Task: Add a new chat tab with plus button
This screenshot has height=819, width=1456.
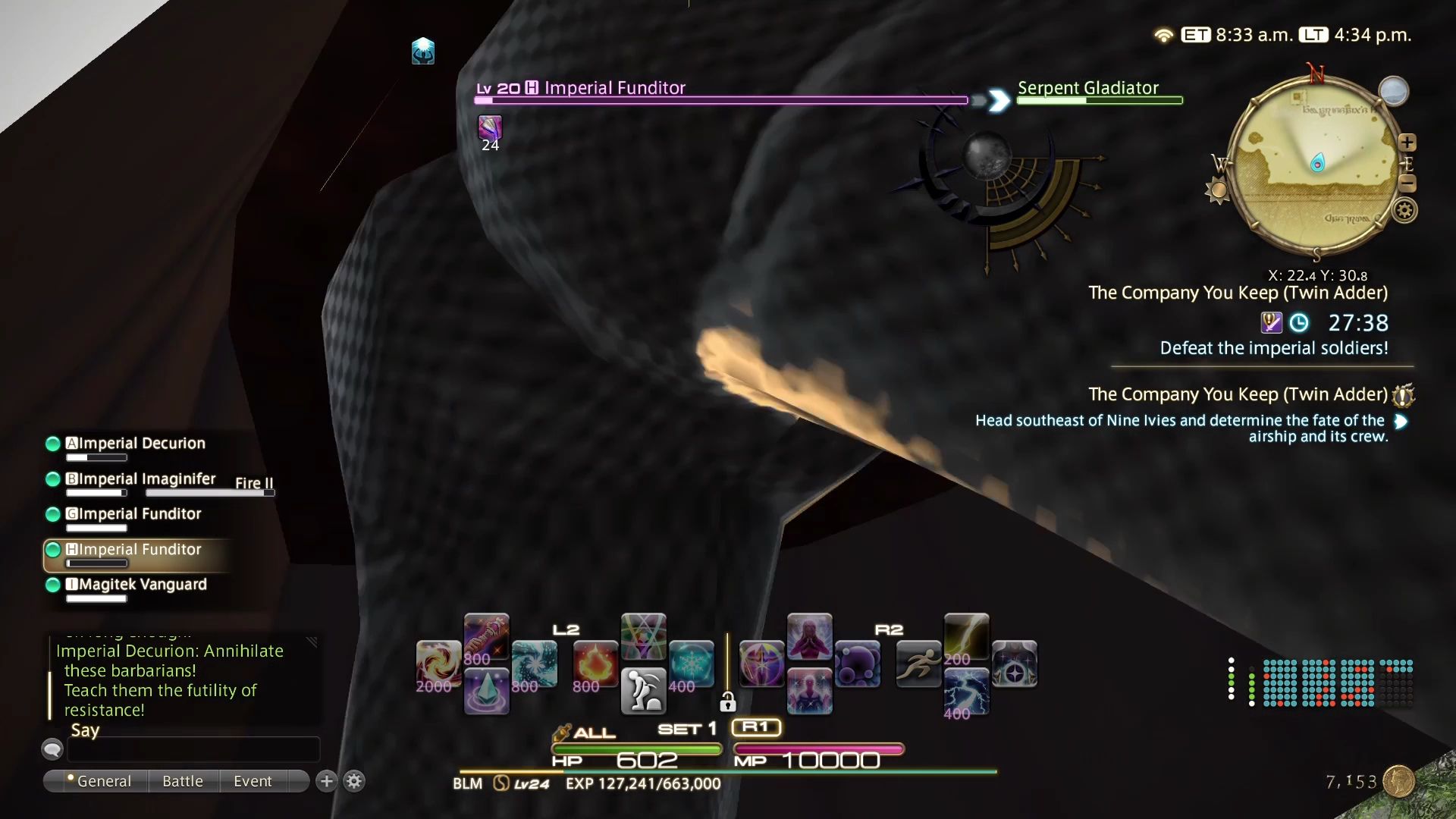Action: (x=327, y=781)
